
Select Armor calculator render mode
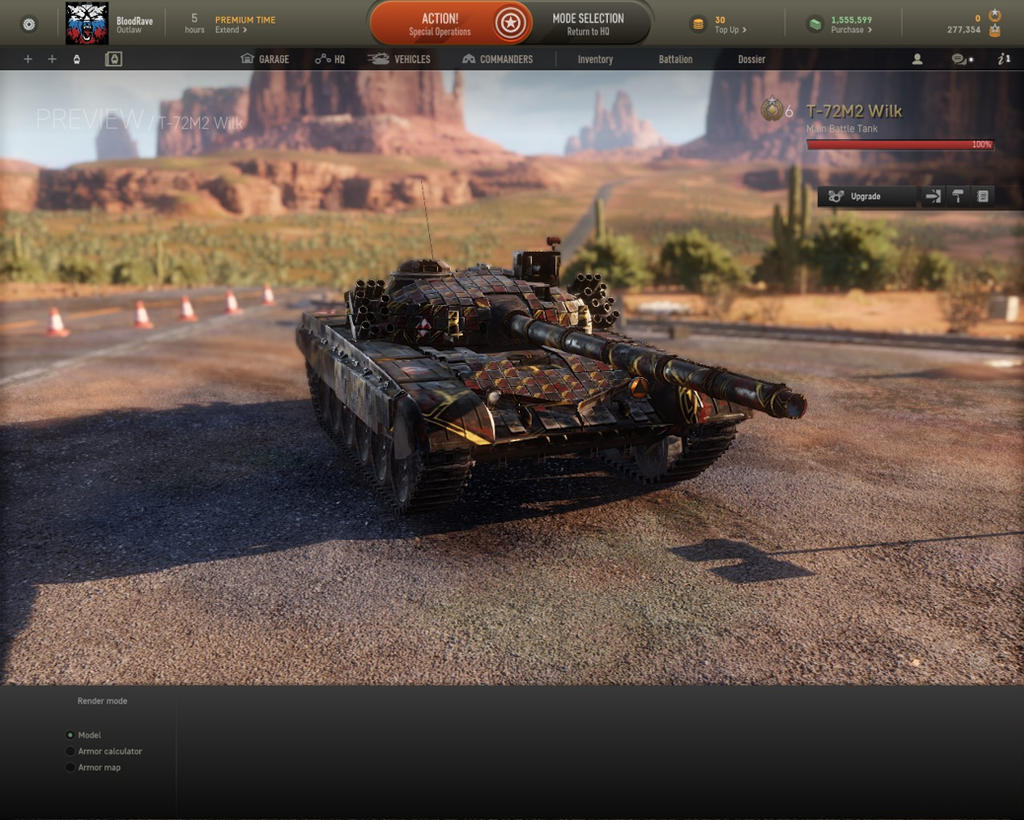(71, 751)
